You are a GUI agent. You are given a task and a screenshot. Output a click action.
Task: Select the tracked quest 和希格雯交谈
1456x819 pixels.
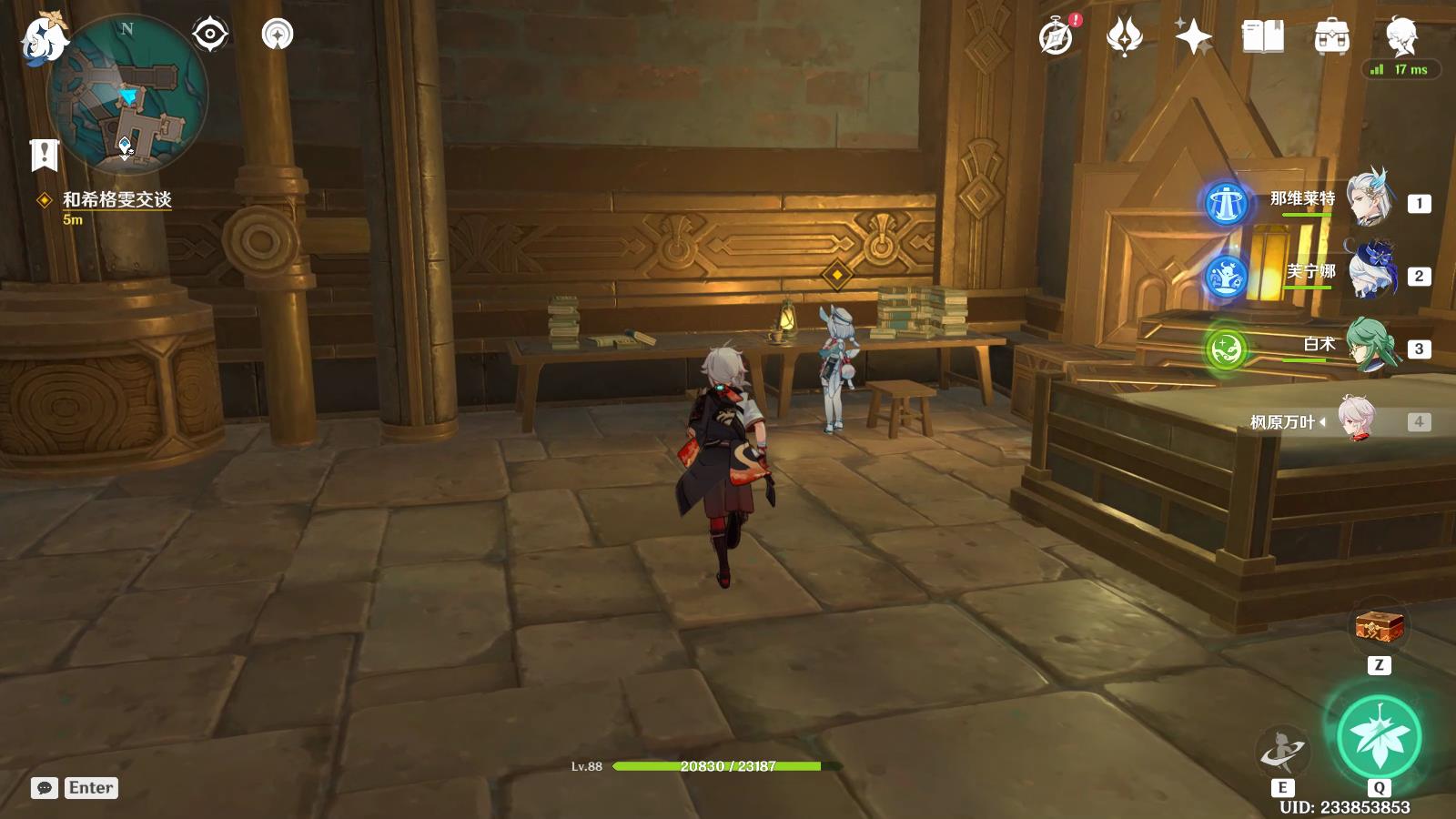tap(116, 199)
